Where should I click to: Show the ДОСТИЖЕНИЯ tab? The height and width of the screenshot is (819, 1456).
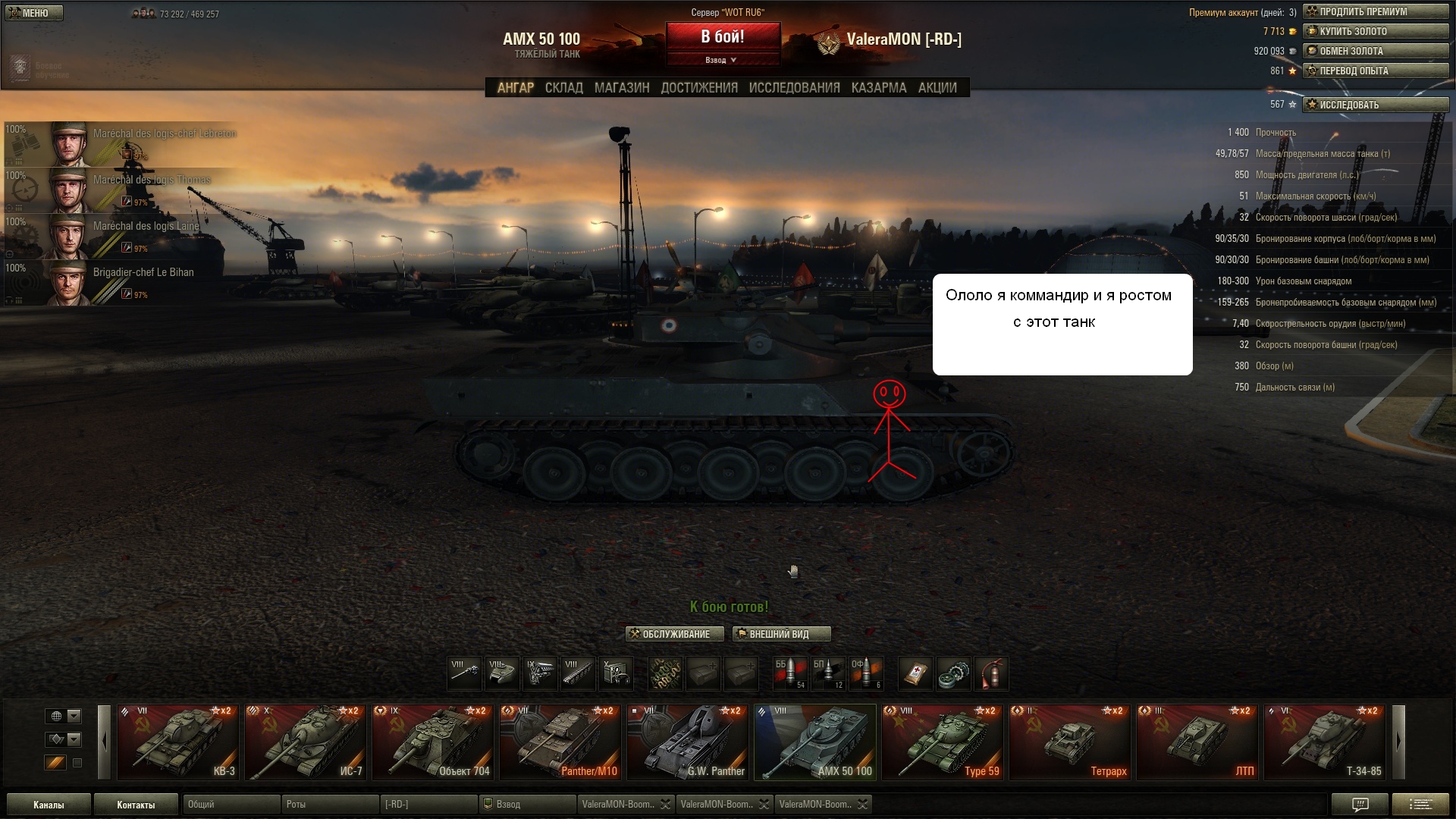coord(699,88)
